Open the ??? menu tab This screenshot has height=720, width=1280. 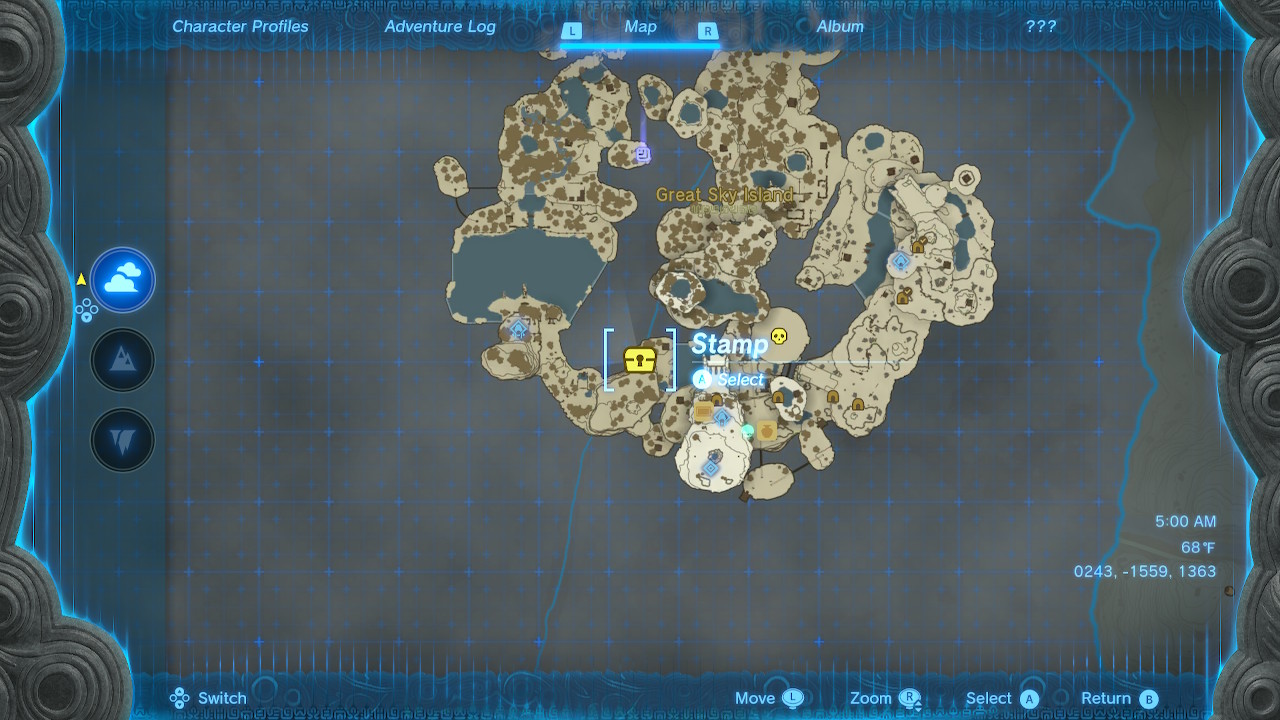[1040, 26]
